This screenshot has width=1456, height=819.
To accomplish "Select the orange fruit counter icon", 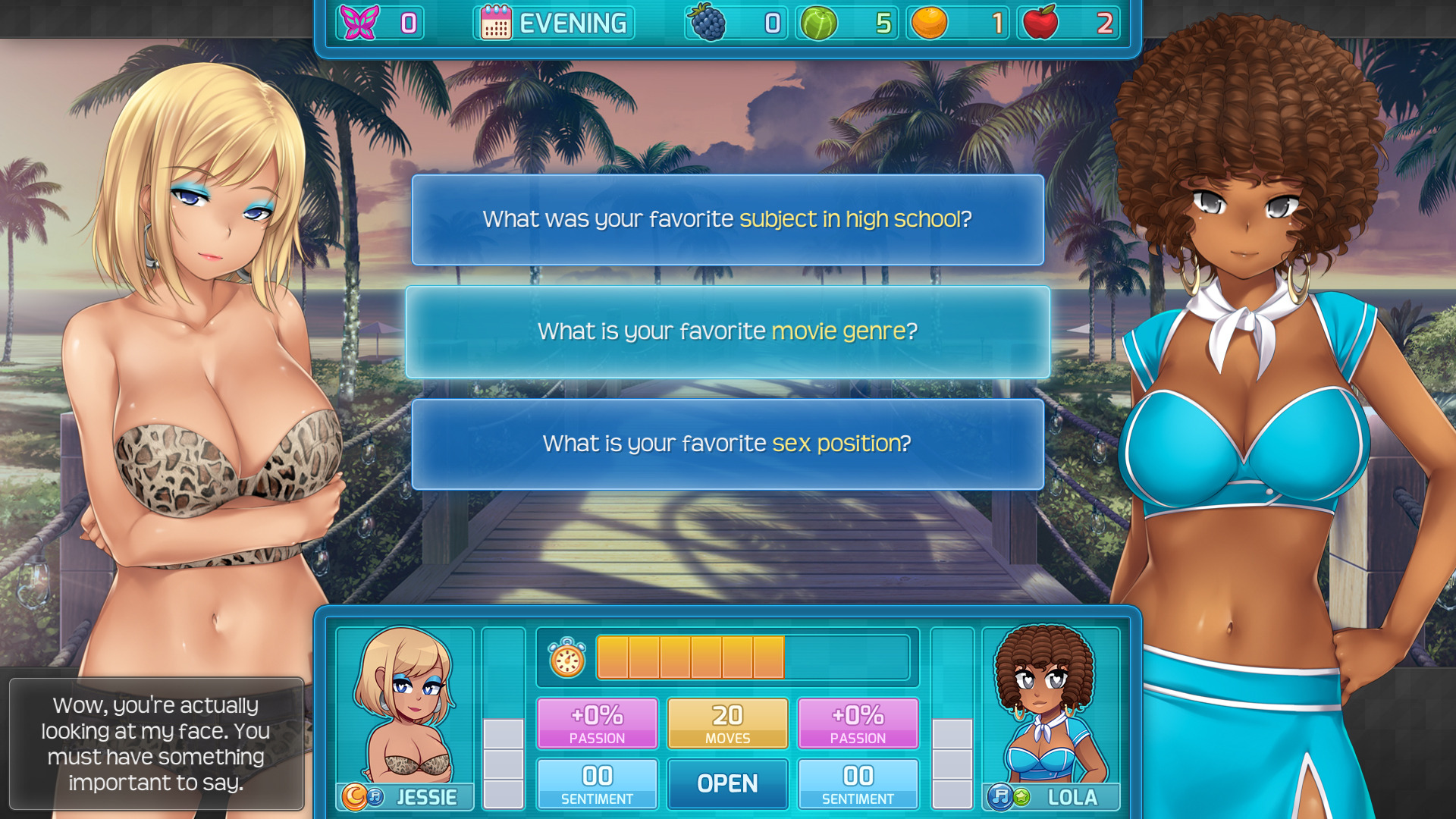I will pyautogui.click(x=930, y=23).
